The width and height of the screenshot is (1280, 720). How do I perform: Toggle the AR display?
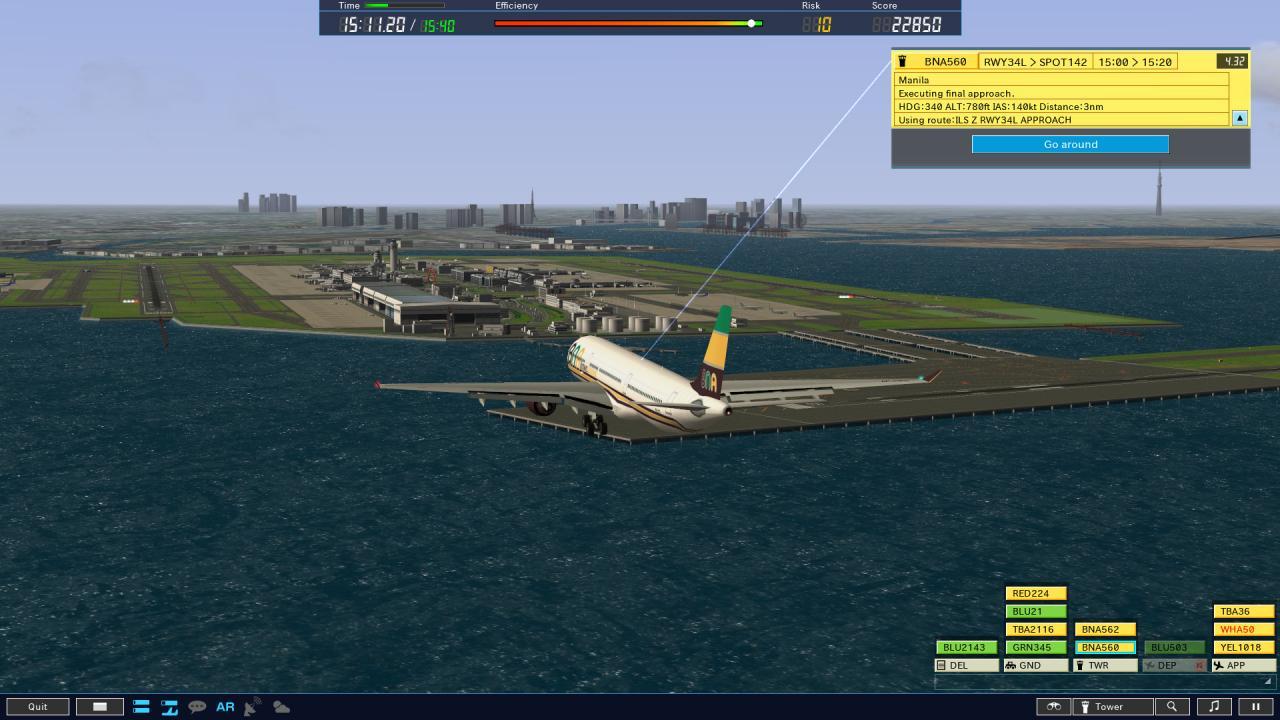225,707
